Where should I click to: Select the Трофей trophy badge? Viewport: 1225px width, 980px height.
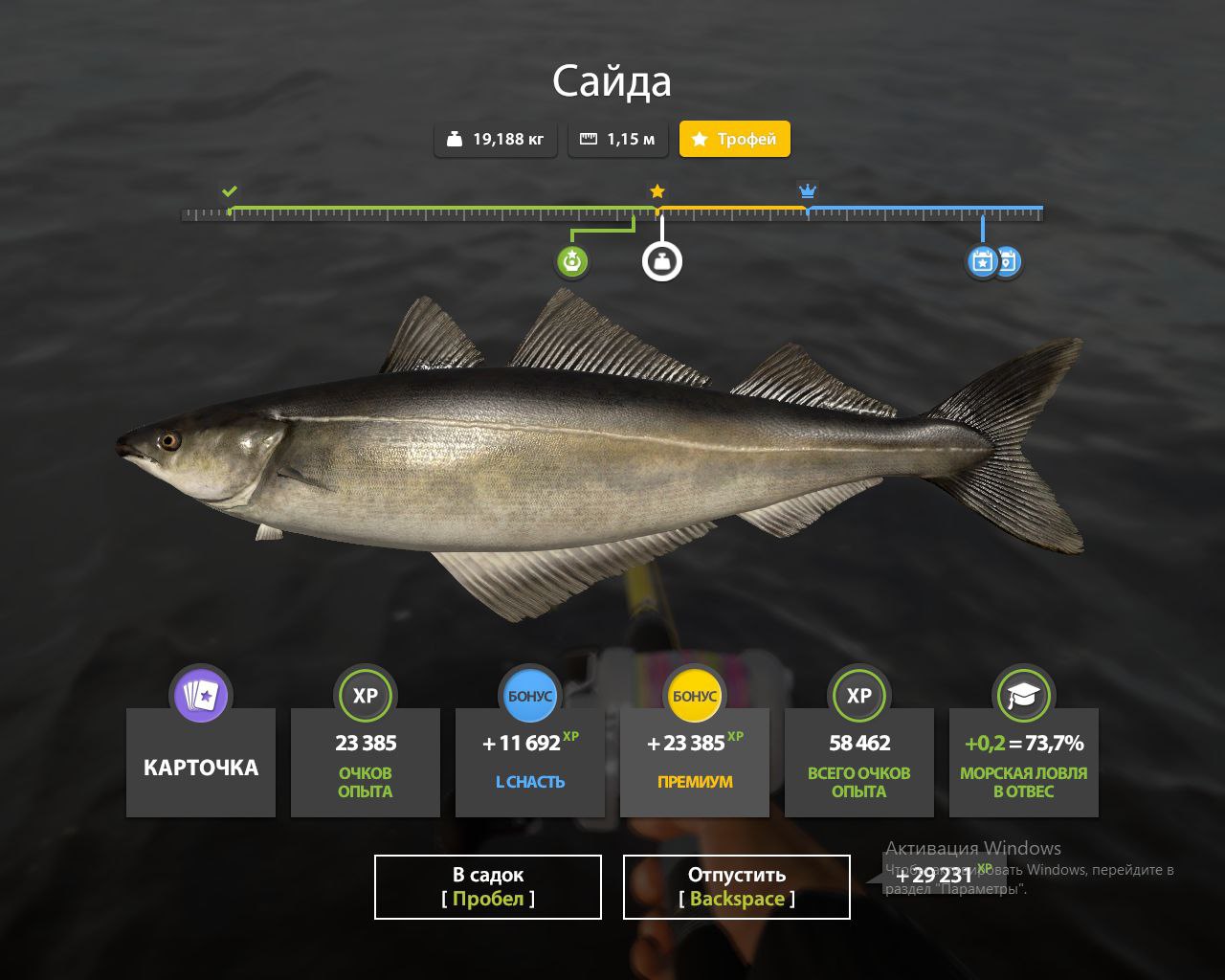point(735,139)
